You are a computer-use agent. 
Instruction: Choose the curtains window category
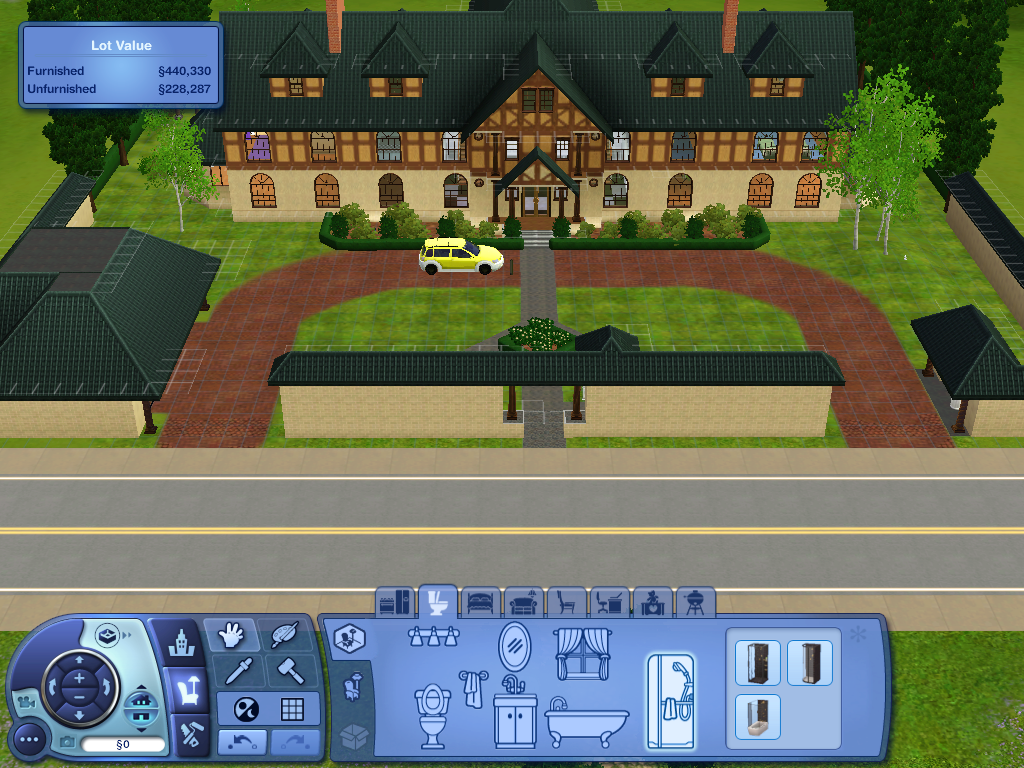[x=582, y=651]
